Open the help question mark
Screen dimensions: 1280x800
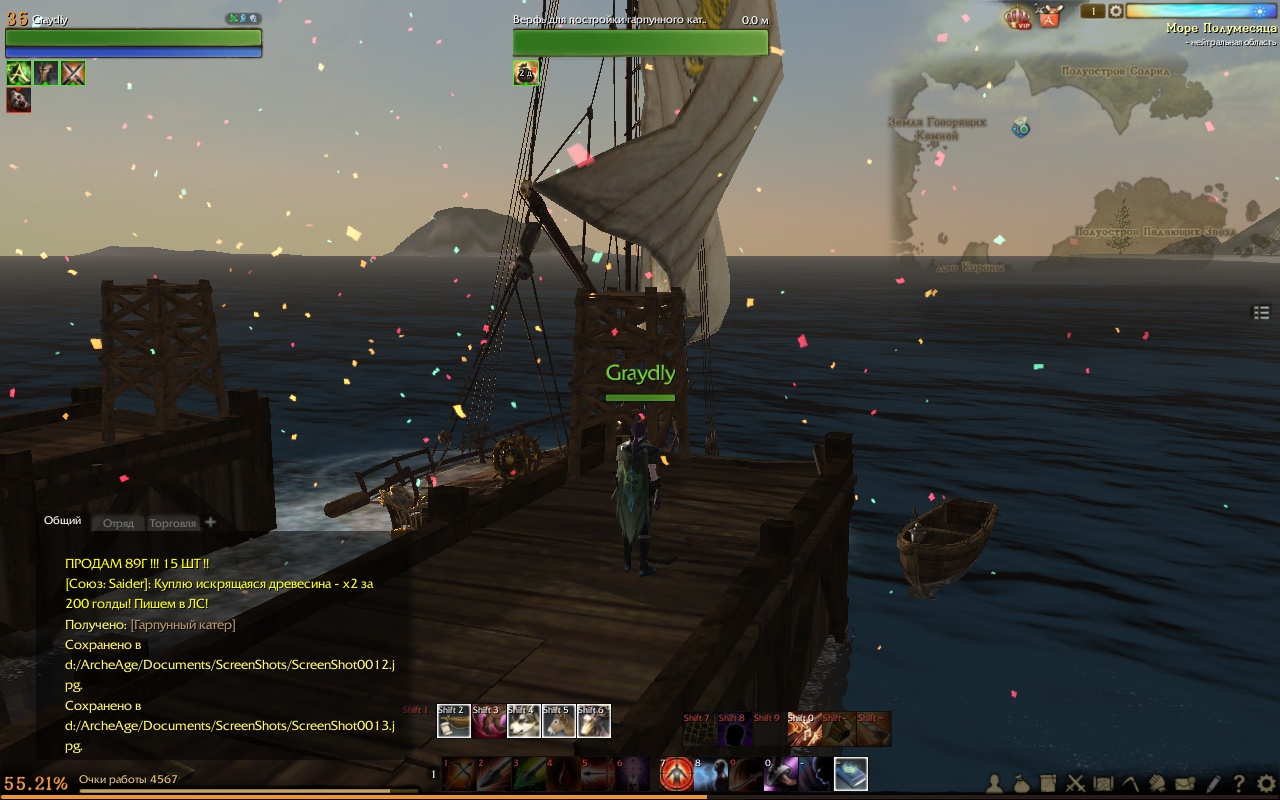1239,784
